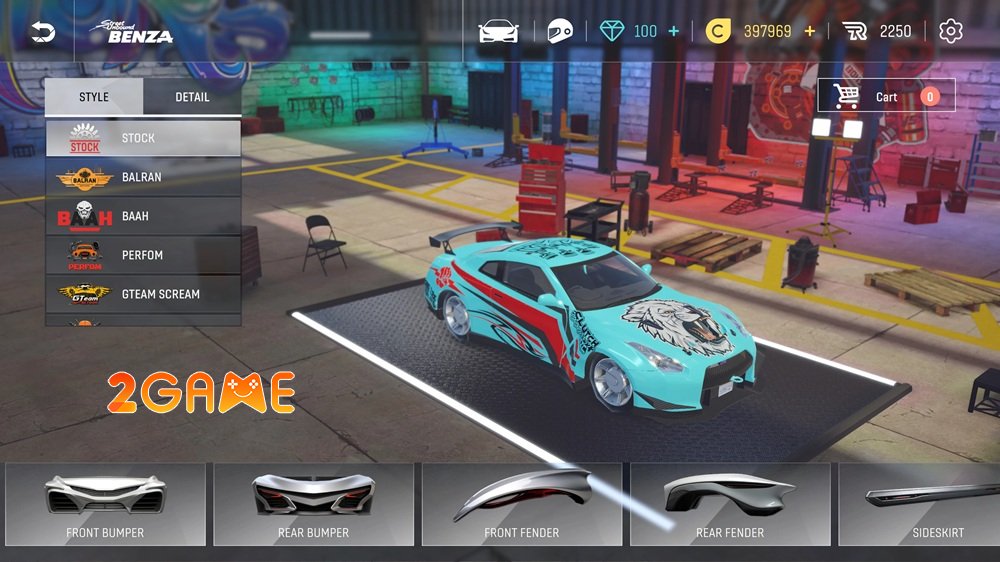The image size is (1000, 562).
Task: Choose the GTEAM SCREAM style
Action: point(143,294)
